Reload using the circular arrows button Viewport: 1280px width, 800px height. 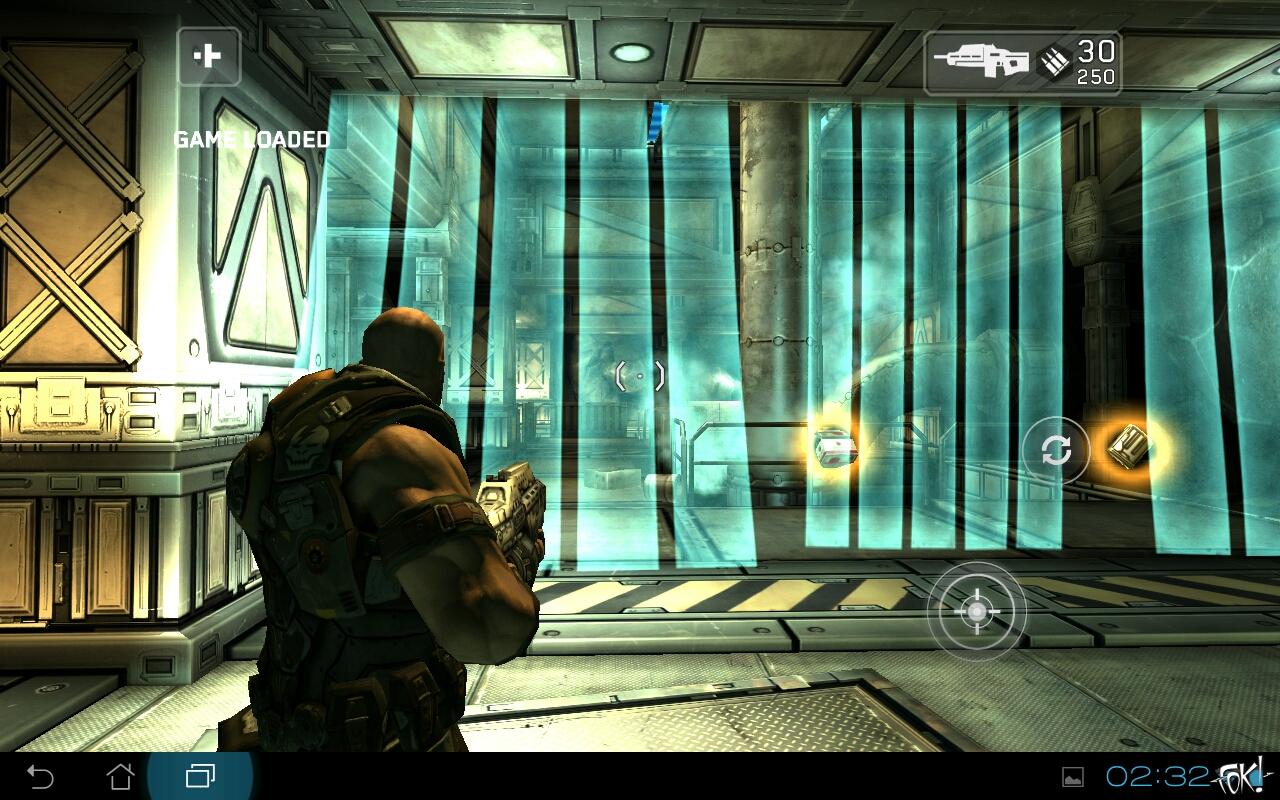click(x=1055, y=451)
